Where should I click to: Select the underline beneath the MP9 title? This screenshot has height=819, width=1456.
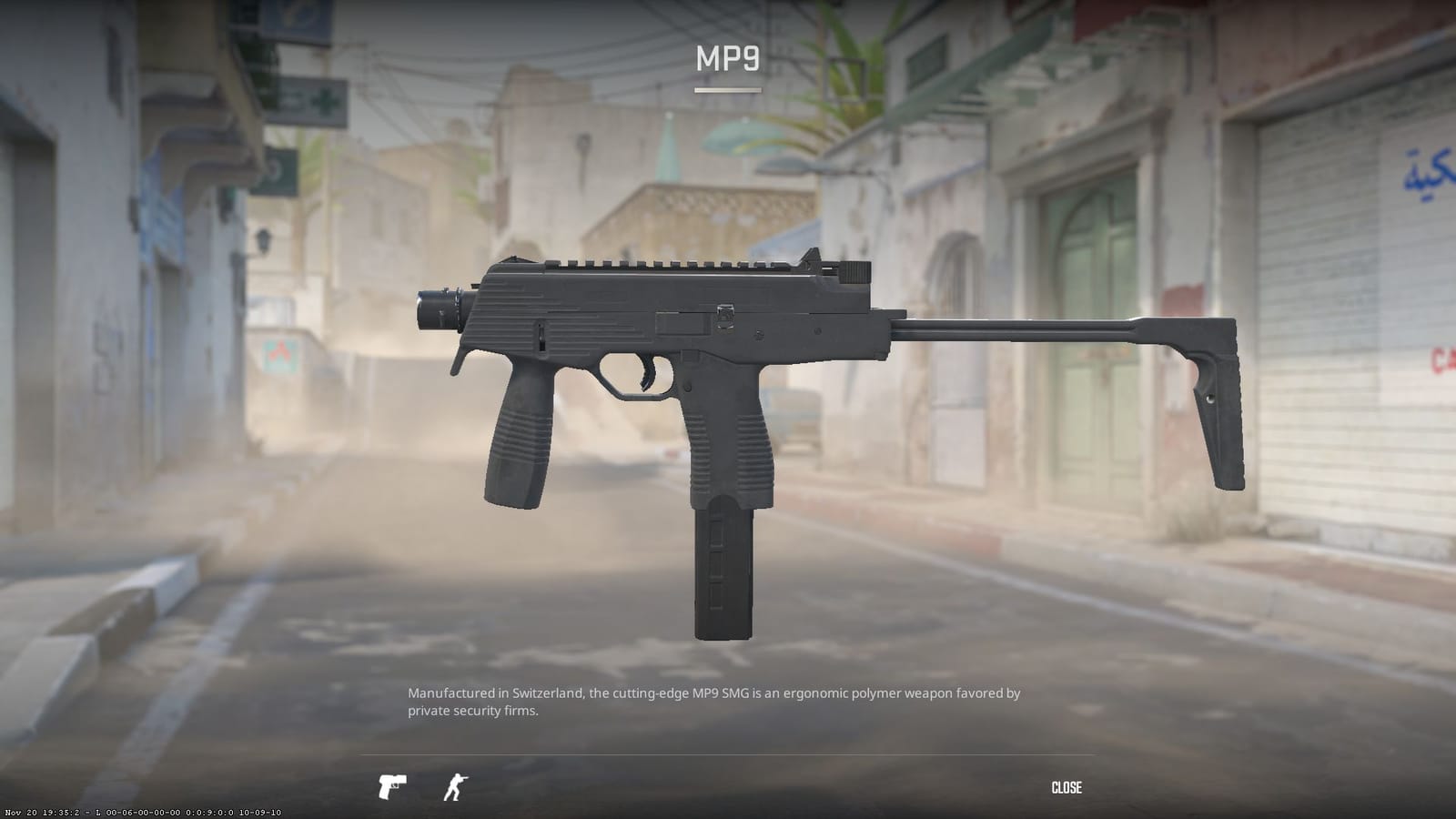(728, 90)
